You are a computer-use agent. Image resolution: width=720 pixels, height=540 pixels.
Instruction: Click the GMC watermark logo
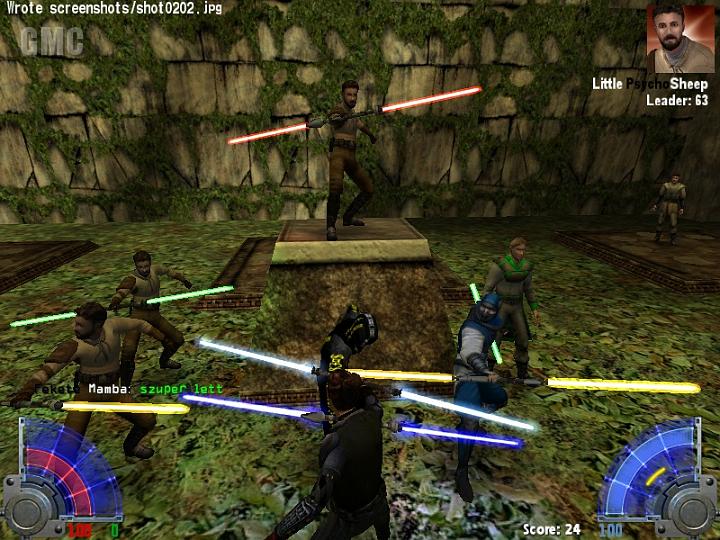pos(50,42)
